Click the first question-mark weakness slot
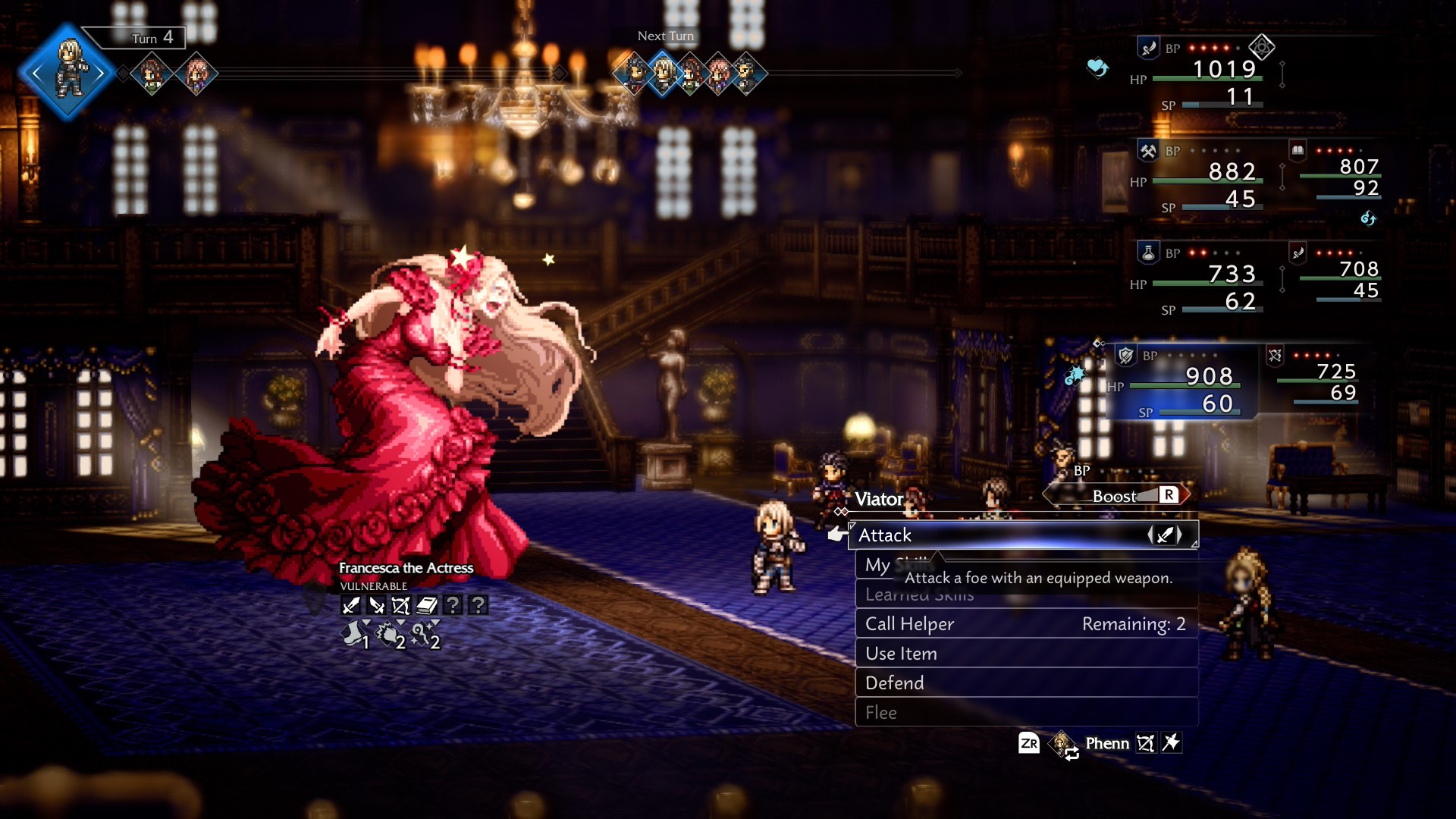Screen dimensions: 1456x819 [451, 605]
